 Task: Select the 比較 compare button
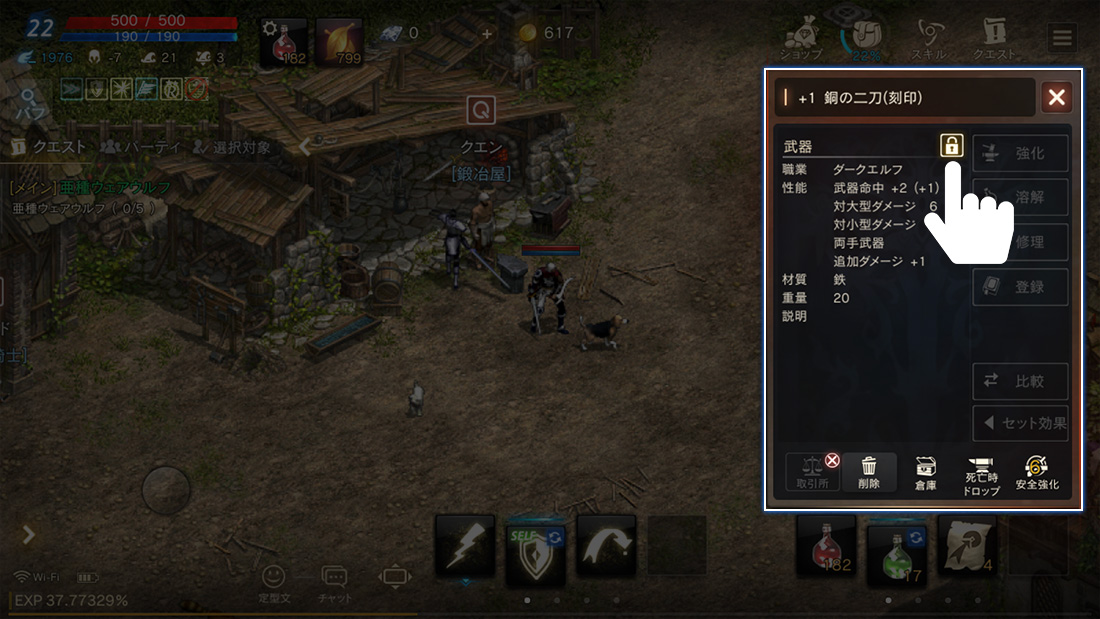tap(1020, 381)
